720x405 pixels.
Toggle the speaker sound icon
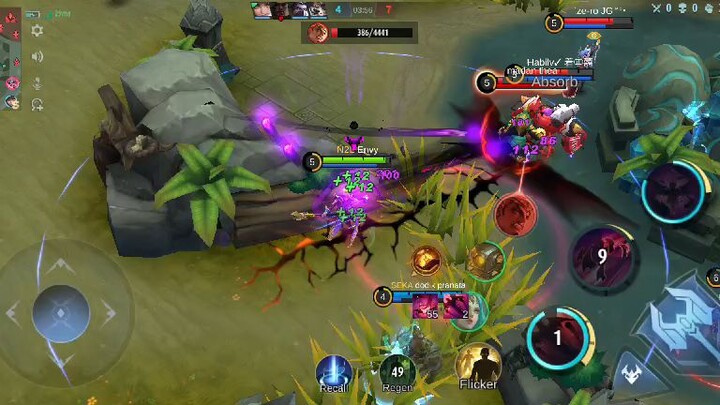pyautogui.click(x=37, y=56)
